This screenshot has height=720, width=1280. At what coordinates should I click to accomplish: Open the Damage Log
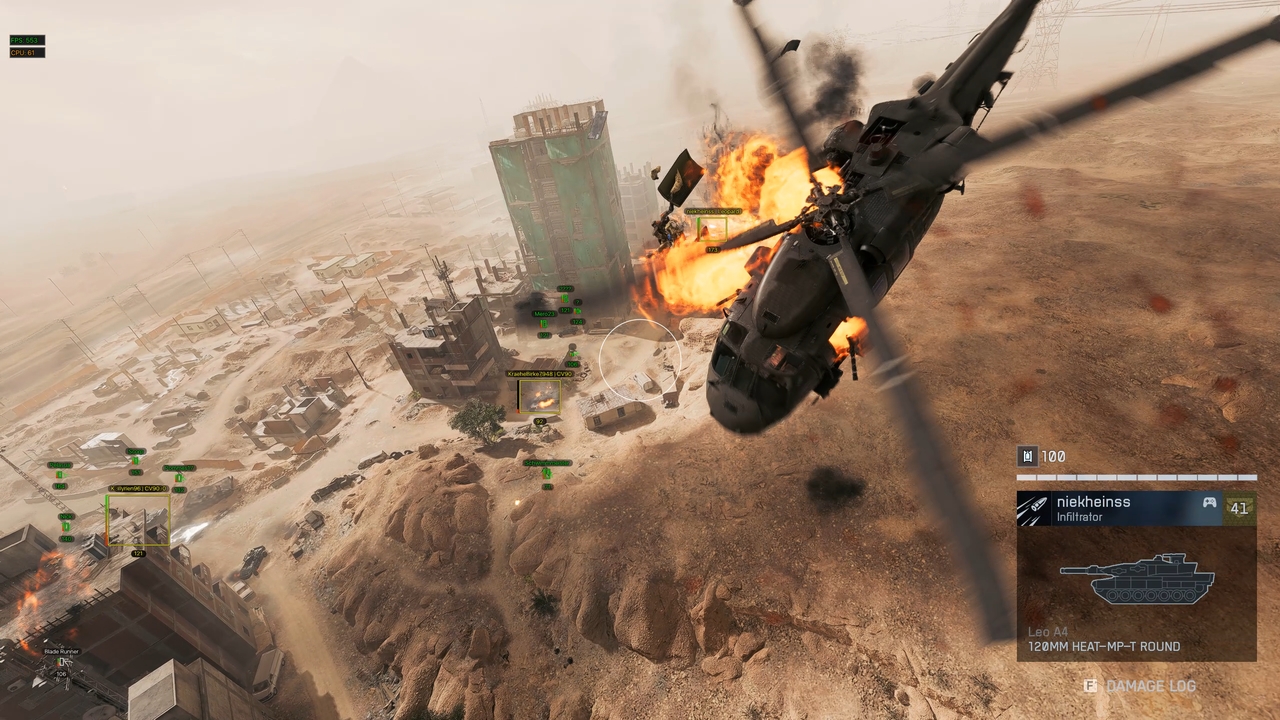(1139, 686)
